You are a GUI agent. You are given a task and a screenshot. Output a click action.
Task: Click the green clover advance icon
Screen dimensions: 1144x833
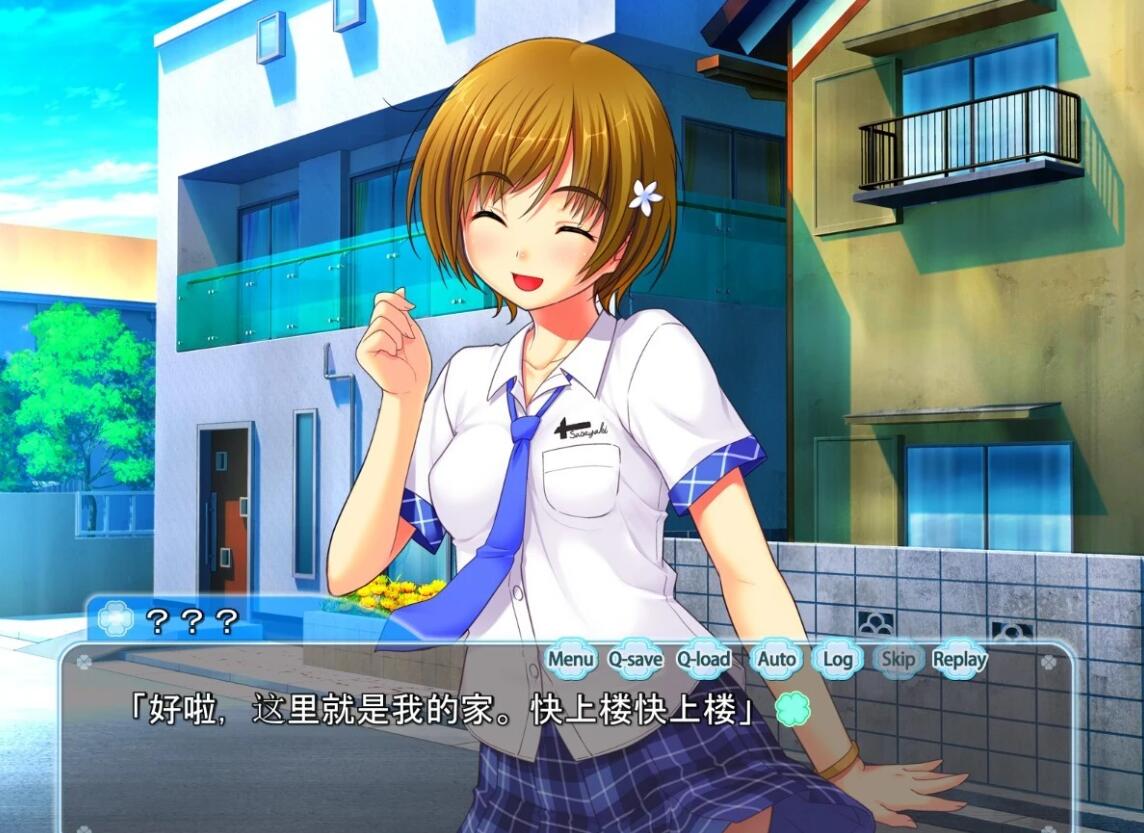pyautogui.click(x=792, y=711)
